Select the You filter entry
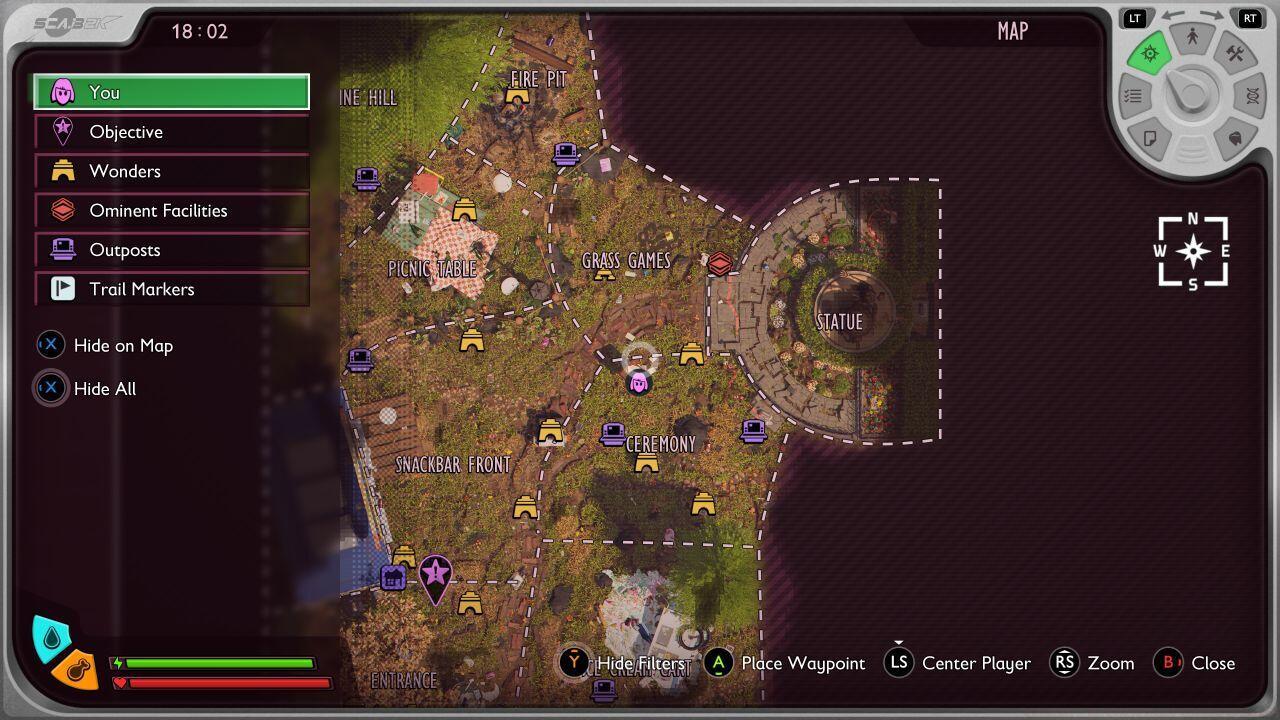 click(x=171, y=92)
